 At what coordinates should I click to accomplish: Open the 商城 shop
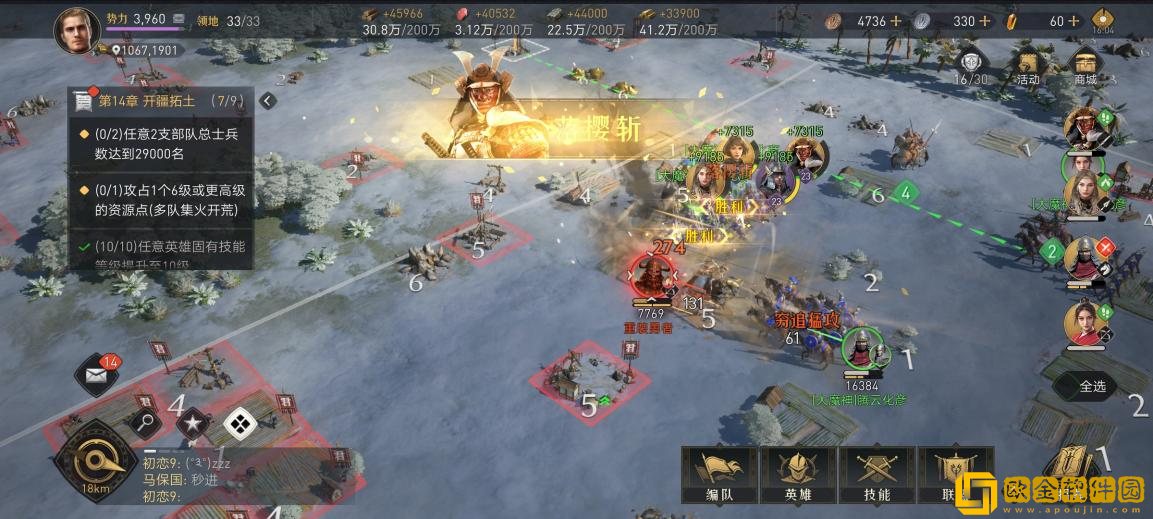coord(1085,67)
